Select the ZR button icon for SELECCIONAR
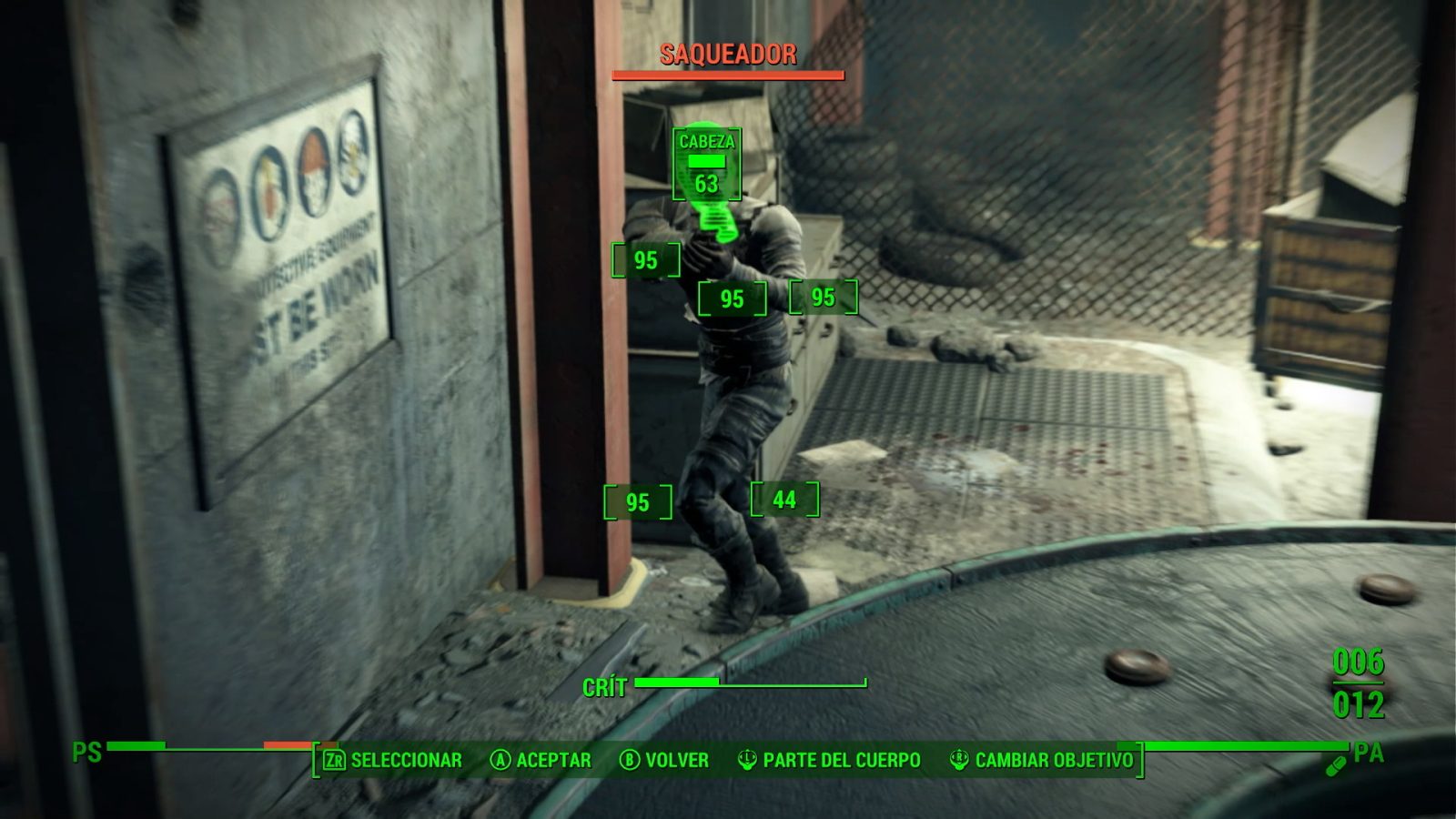Image resolution: width=1456 pixels, height=819 pixels. (334, 760)
